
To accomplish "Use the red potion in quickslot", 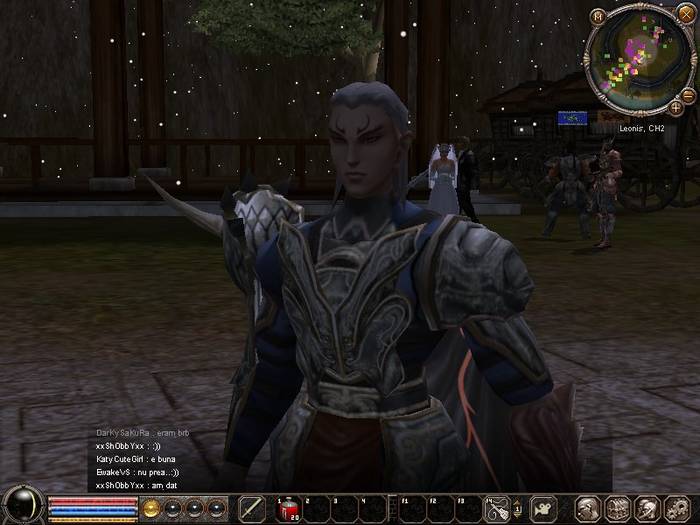I will pos(287,508).
